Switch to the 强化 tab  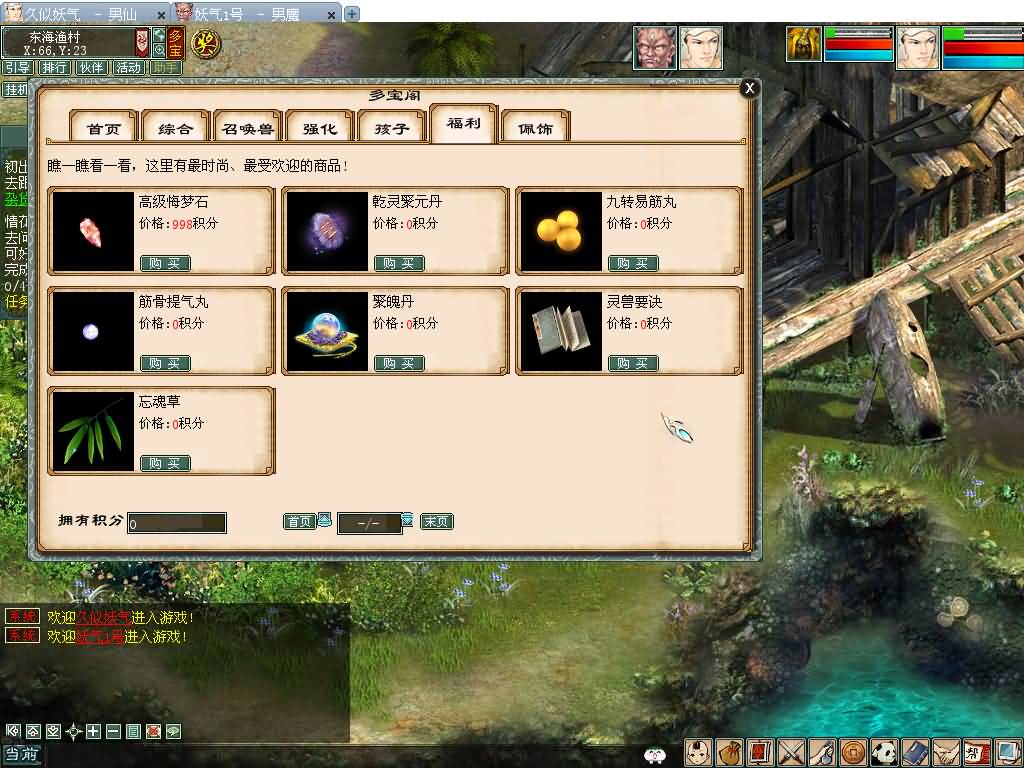(x=320, y=129)
